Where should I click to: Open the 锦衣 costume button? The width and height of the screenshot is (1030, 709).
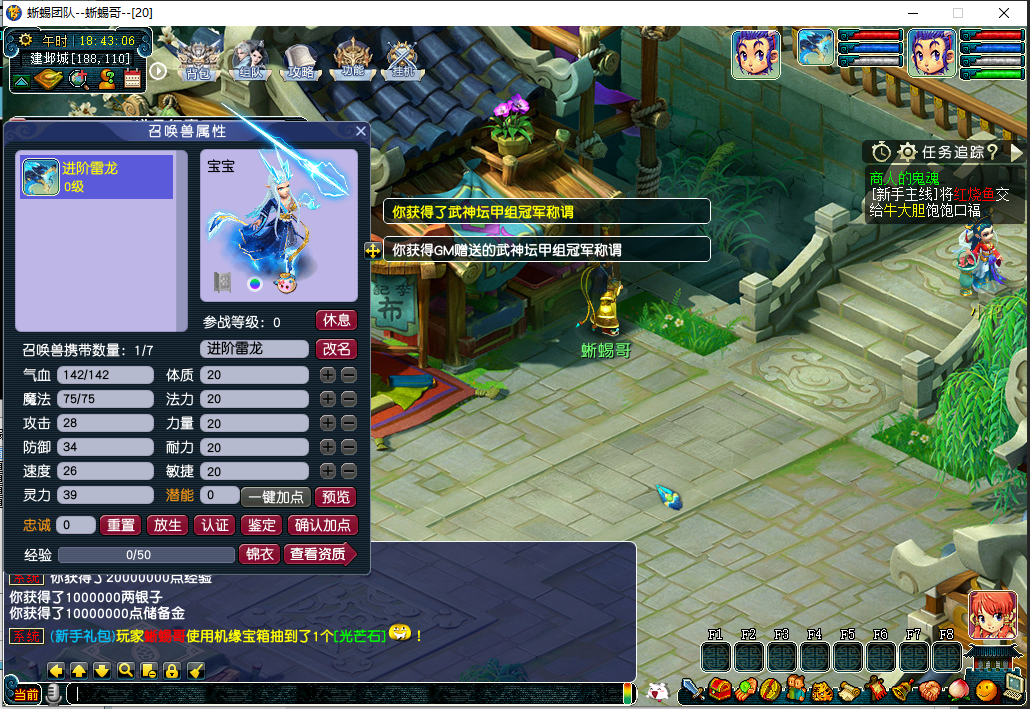[x=260, y=554]
